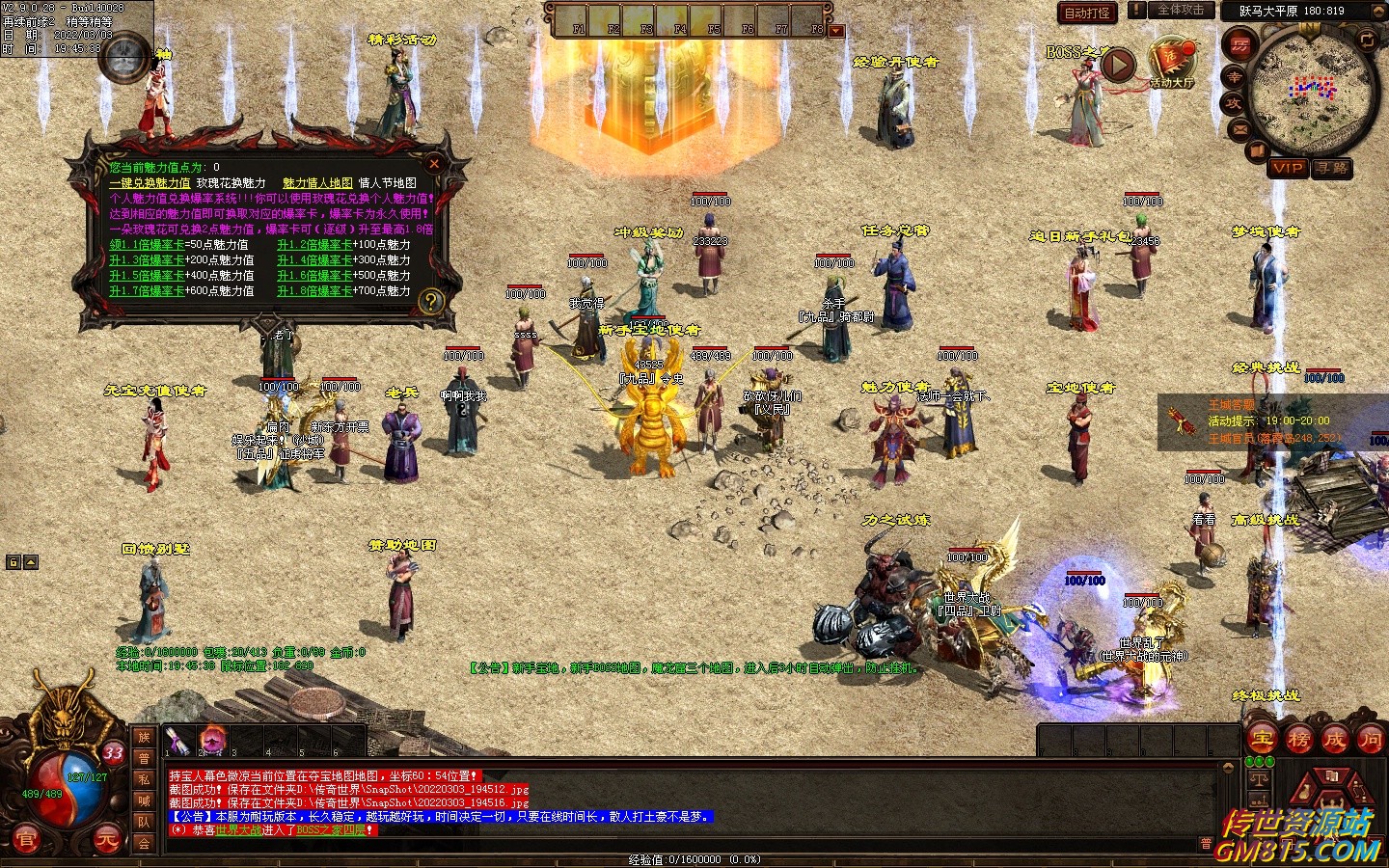This screenshot has height=868, width=1389.
Task: Activate the 寻路 pathfinding button
Action: point(1332,168)
